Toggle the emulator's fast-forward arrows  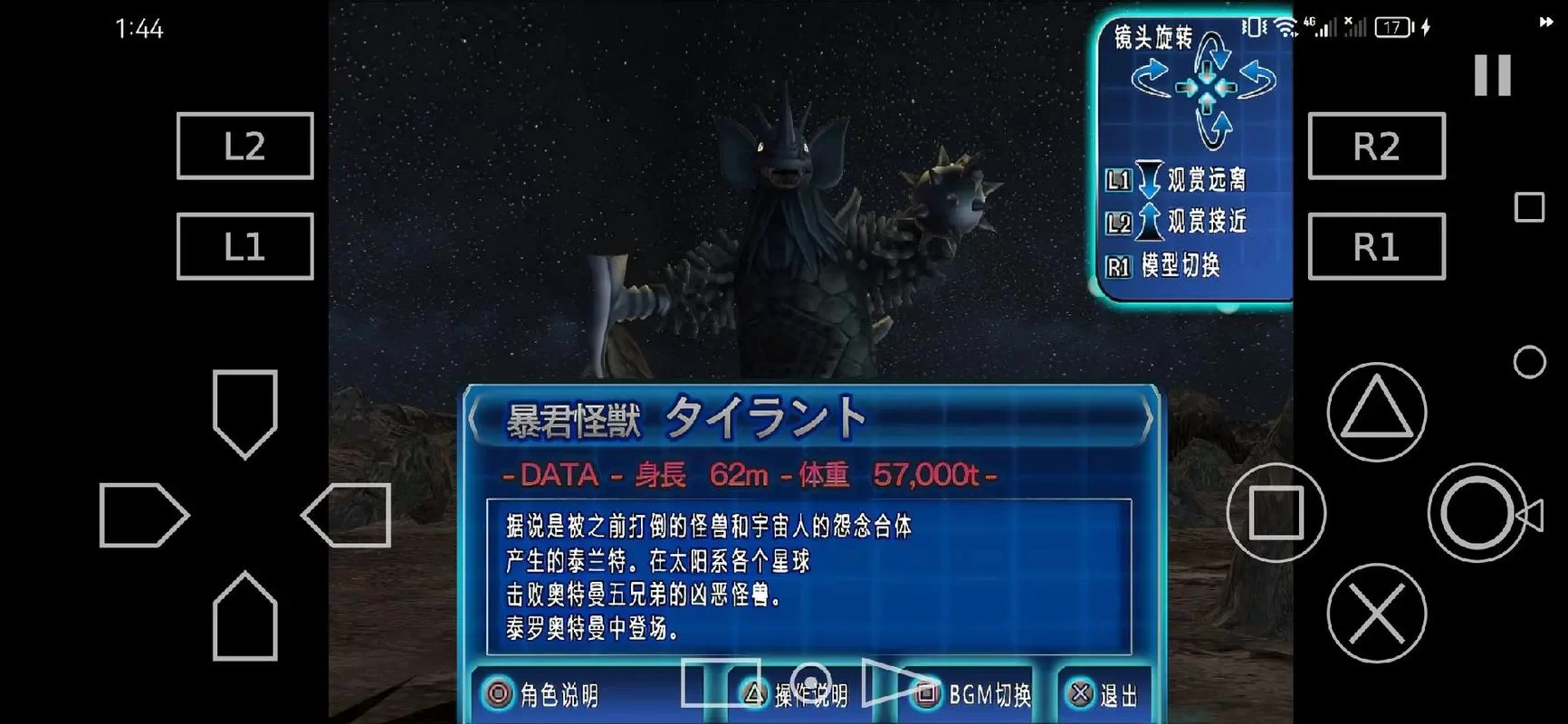click(x=1545, y=23)
